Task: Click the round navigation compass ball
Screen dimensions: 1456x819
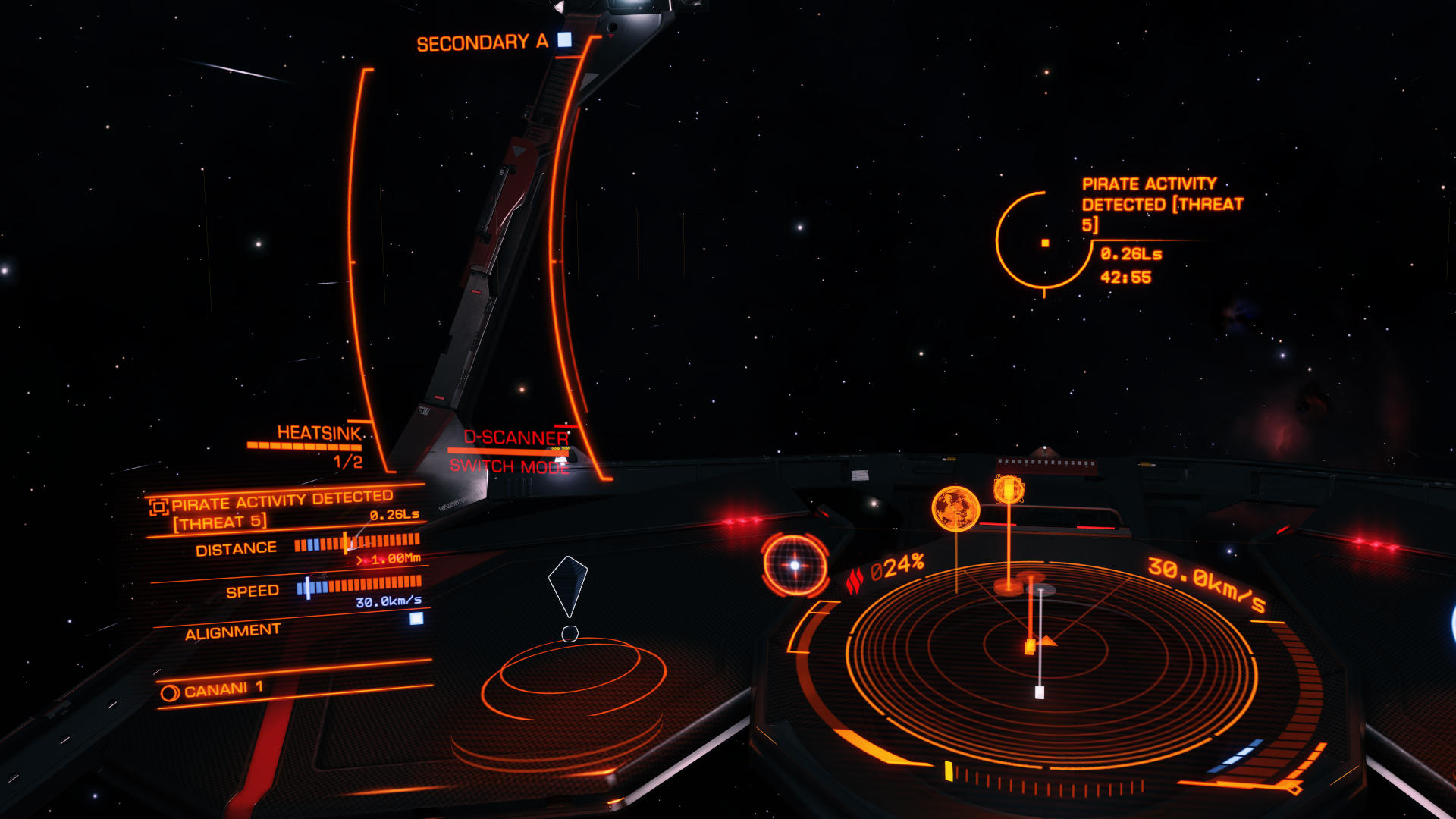Action: (795, 565)
